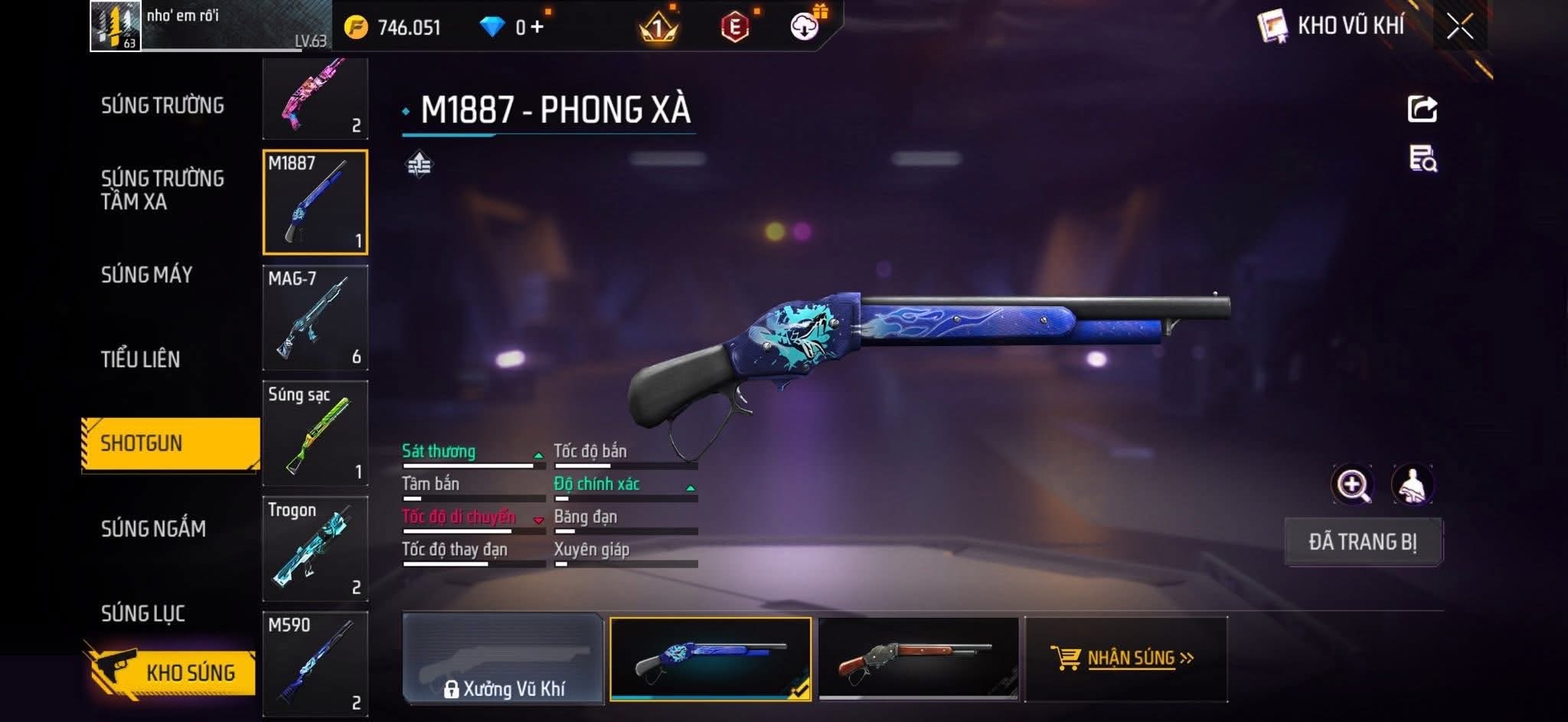
Task: Pick the MAG-7 weapon tile
Action: point(315,318)
